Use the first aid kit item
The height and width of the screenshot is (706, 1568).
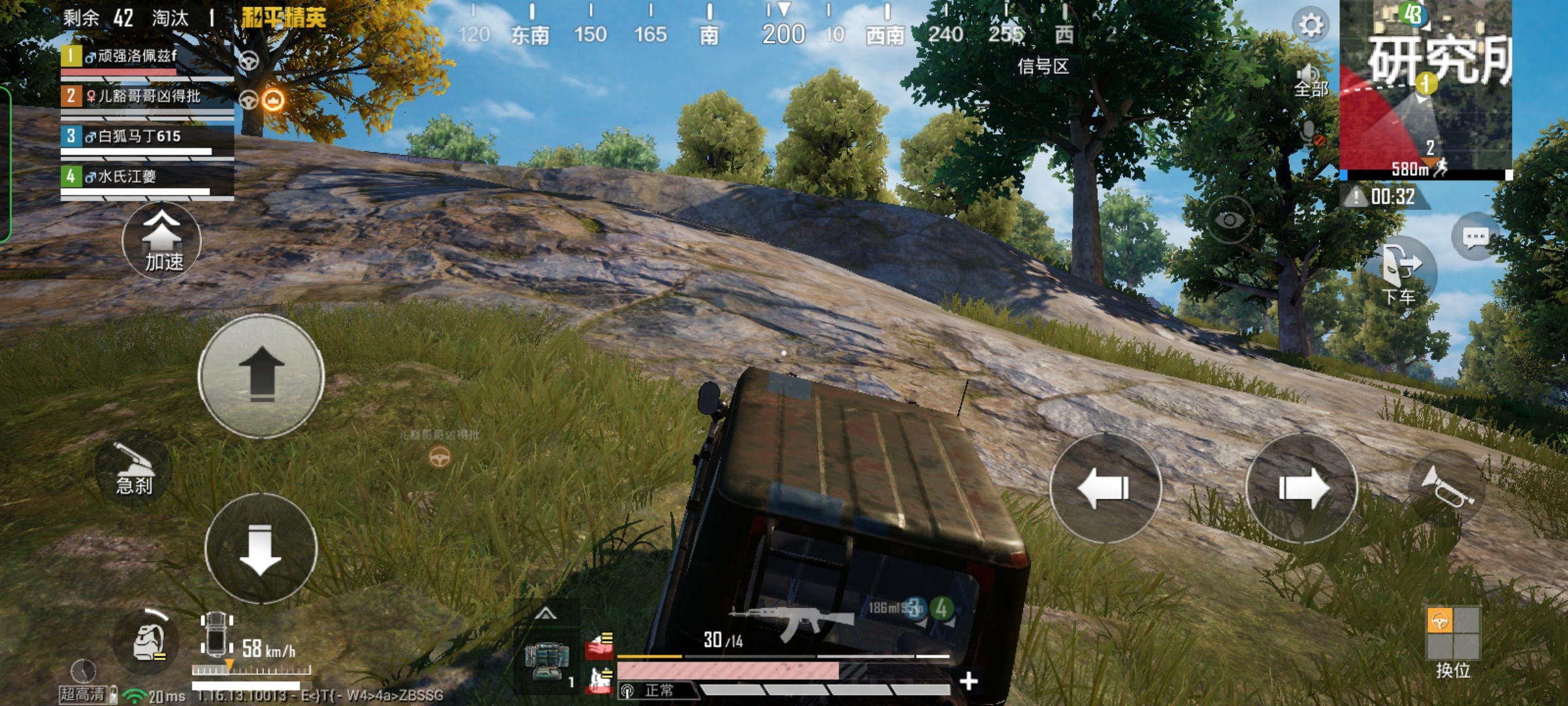[x=546, y=661]
